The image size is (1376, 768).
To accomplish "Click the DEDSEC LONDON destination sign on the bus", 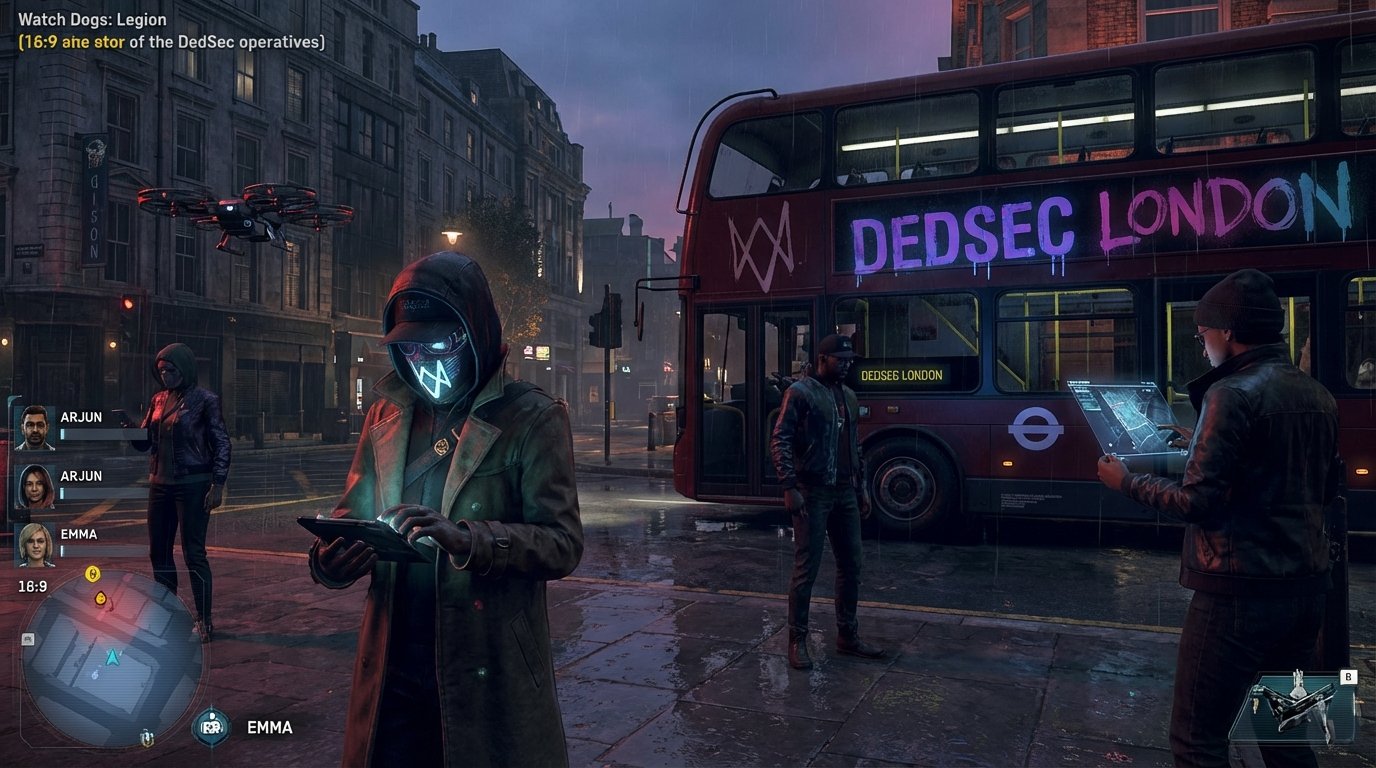I will coord(900,374).
